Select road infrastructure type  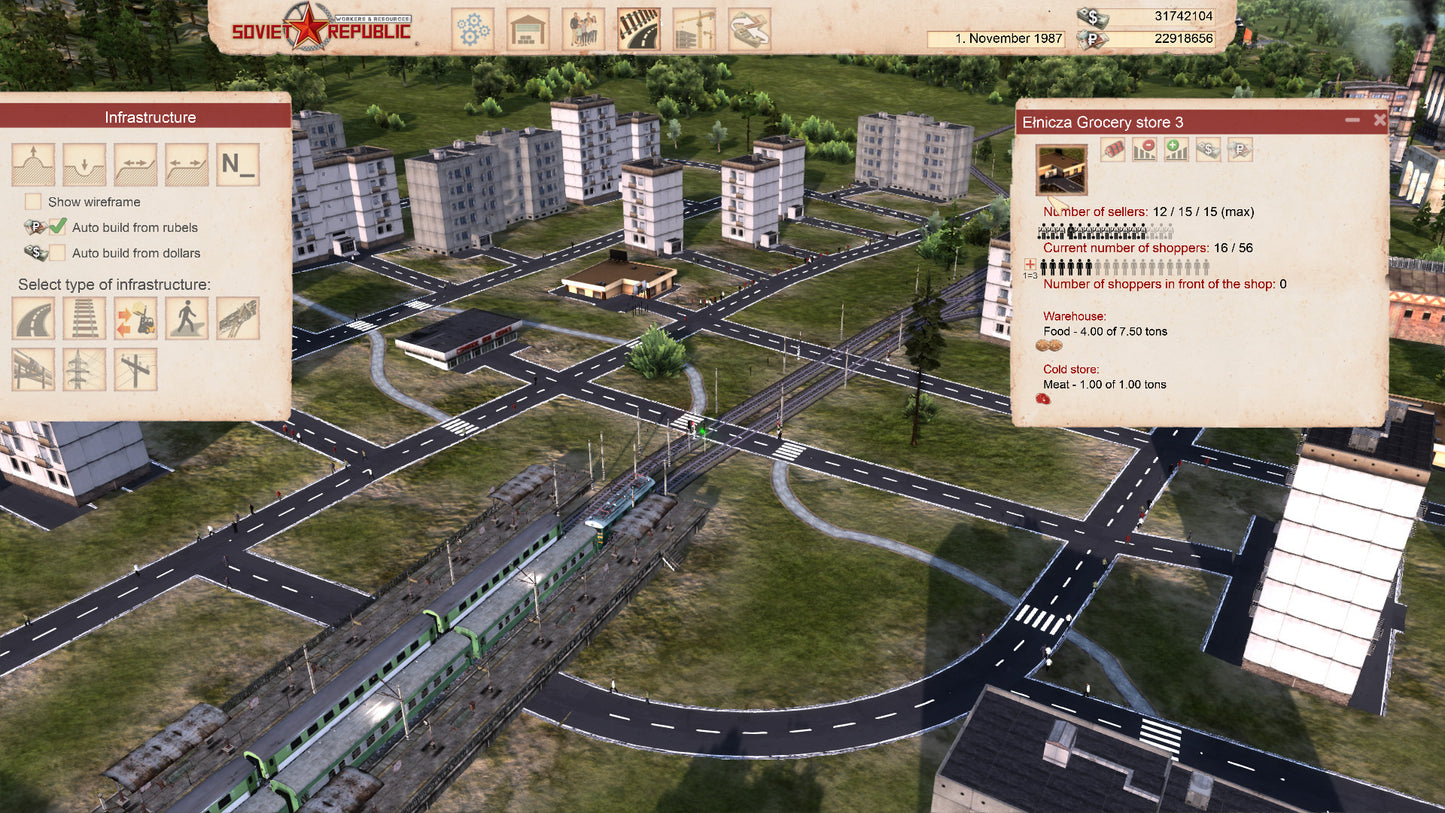[x=33, y=318]
